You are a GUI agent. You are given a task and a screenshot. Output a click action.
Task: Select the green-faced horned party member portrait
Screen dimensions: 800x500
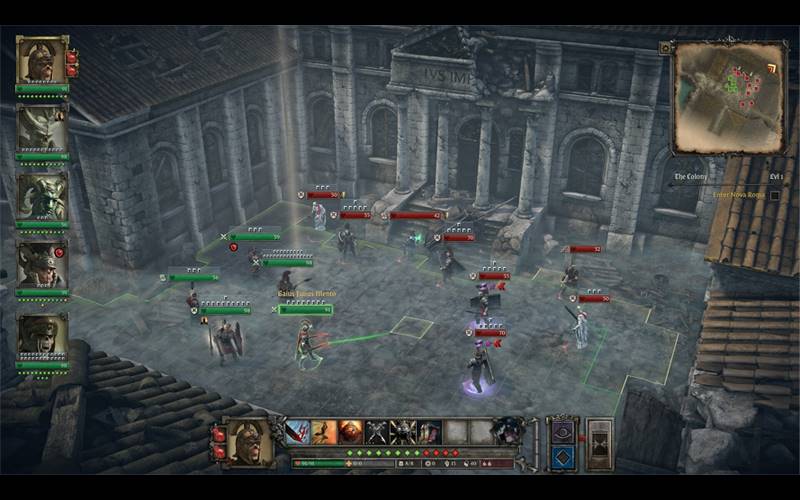(x=42, y=196)
